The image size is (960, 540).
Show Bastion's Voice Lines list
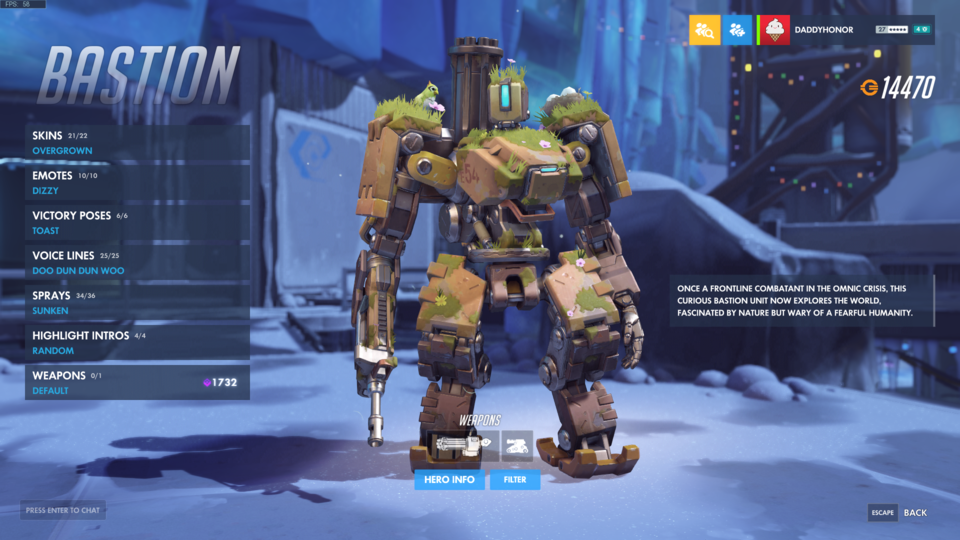[137, 263]
